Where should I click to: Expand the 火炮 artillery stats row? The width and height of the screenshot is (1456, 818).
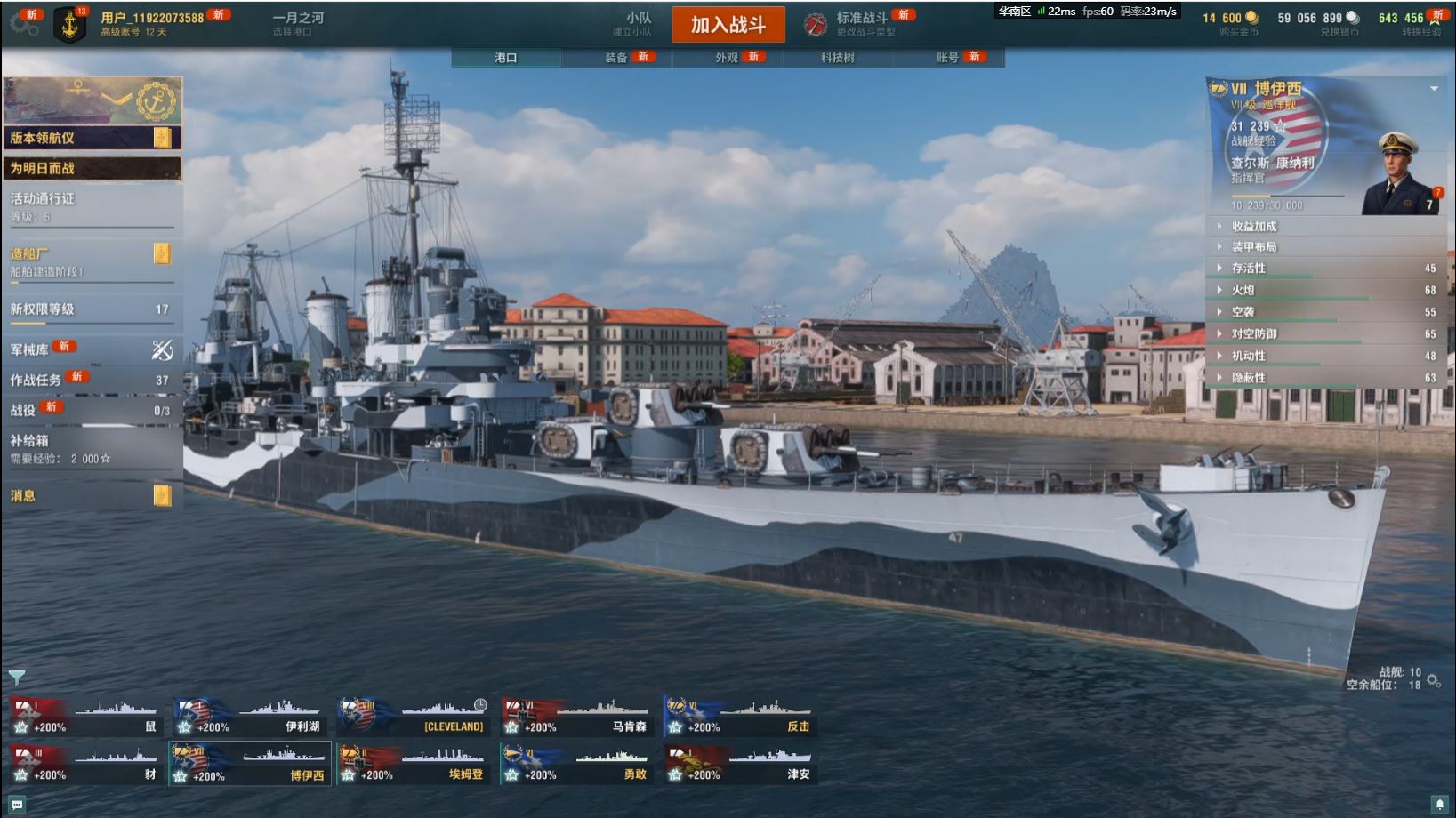1326,290
